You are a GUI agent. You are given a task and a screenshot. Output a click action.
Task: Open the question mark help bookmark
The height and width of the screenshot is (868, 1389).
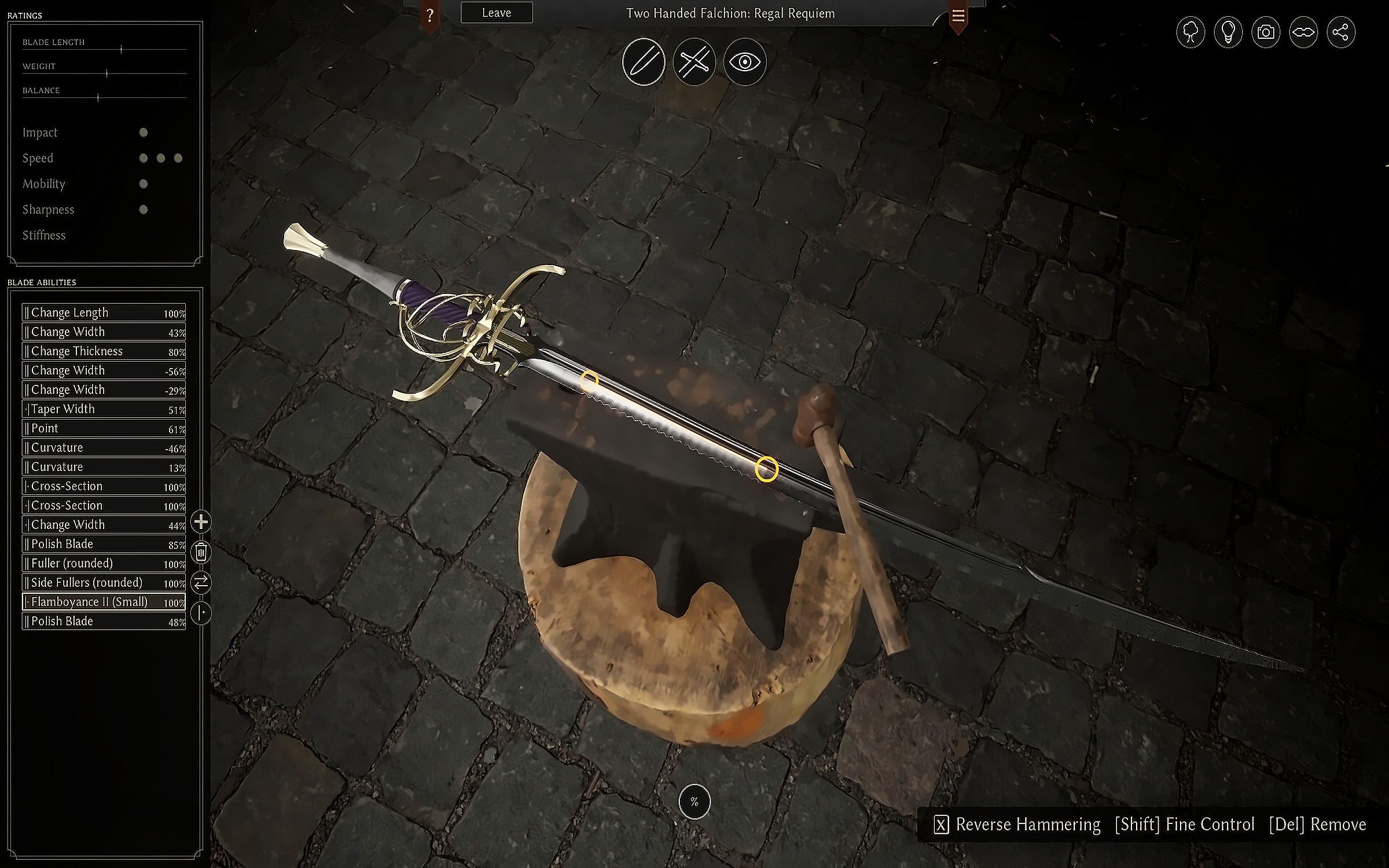coord(429,16)
